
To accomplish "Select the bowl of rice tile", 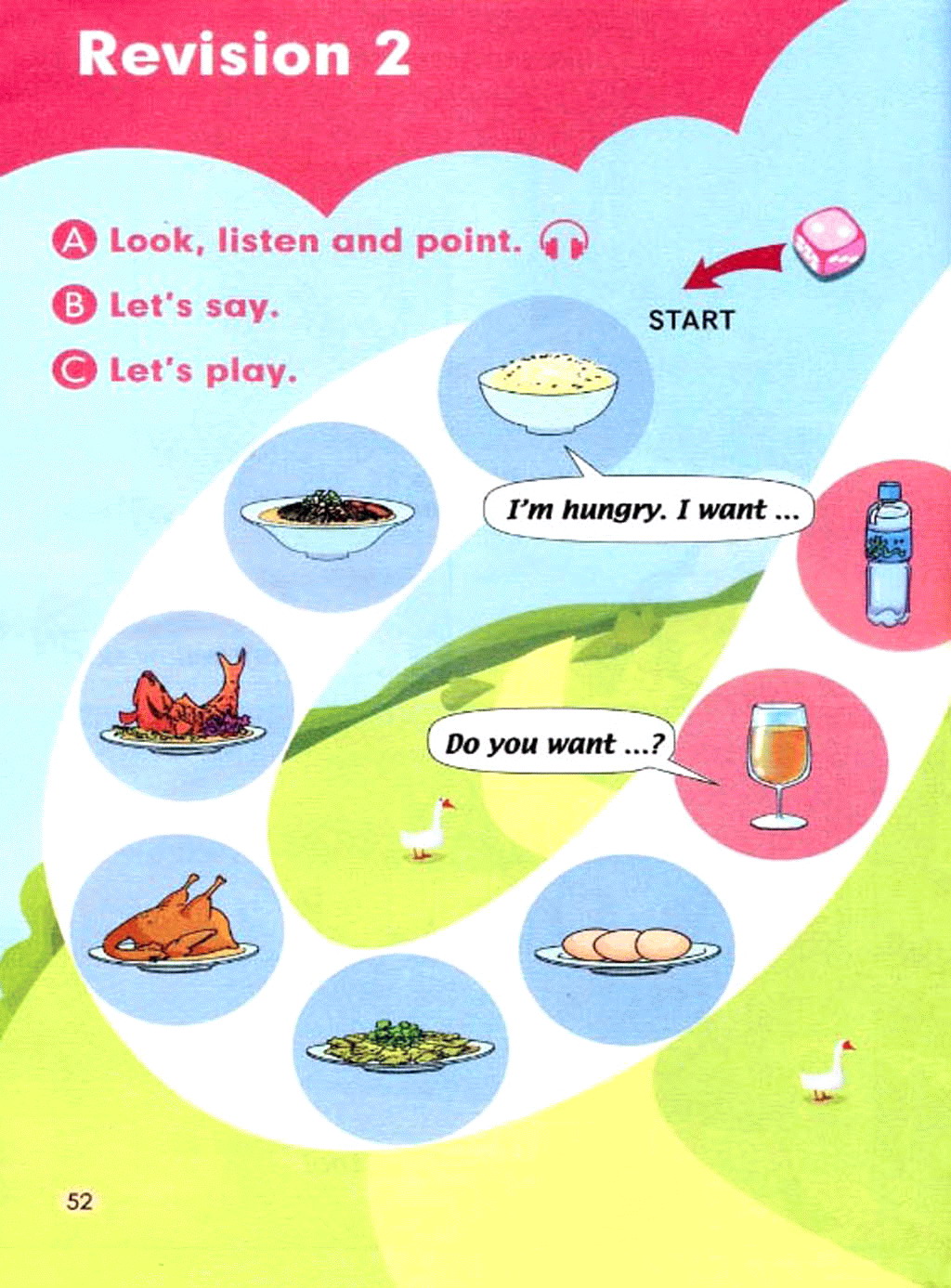I will [x=547, y=389].
